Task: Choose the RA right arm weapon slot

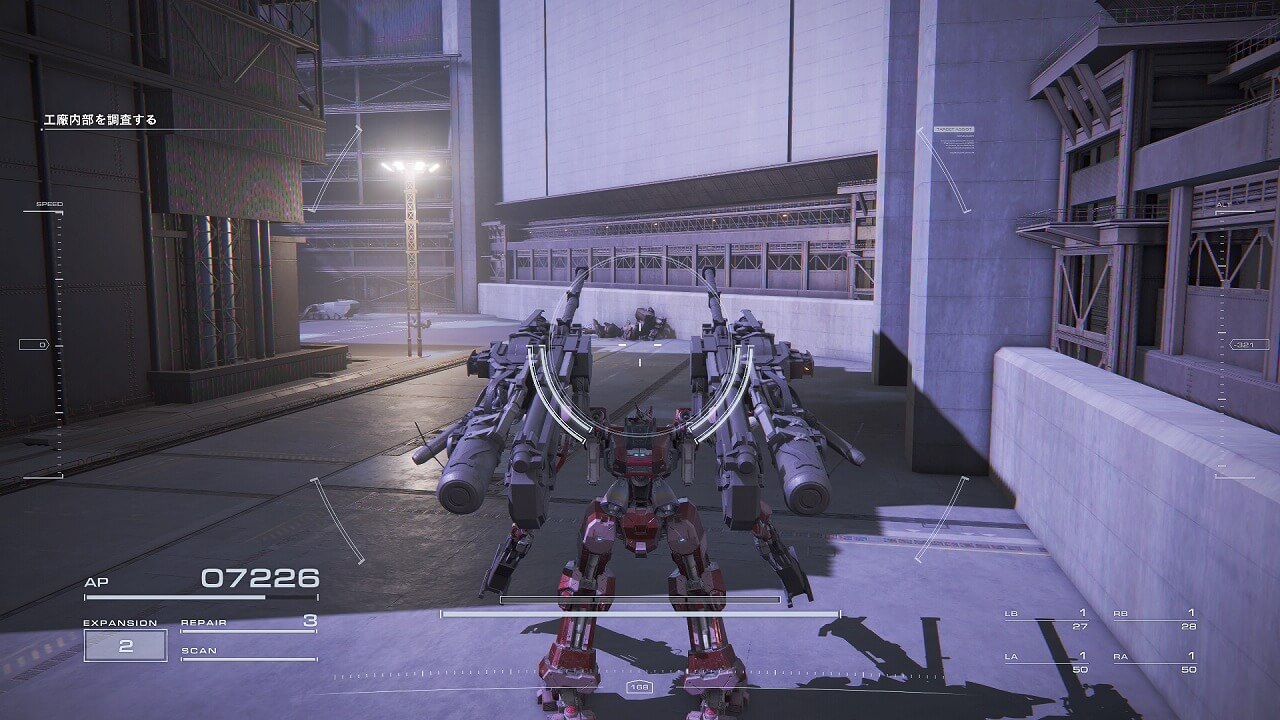Action: (x=1154, y=662)
